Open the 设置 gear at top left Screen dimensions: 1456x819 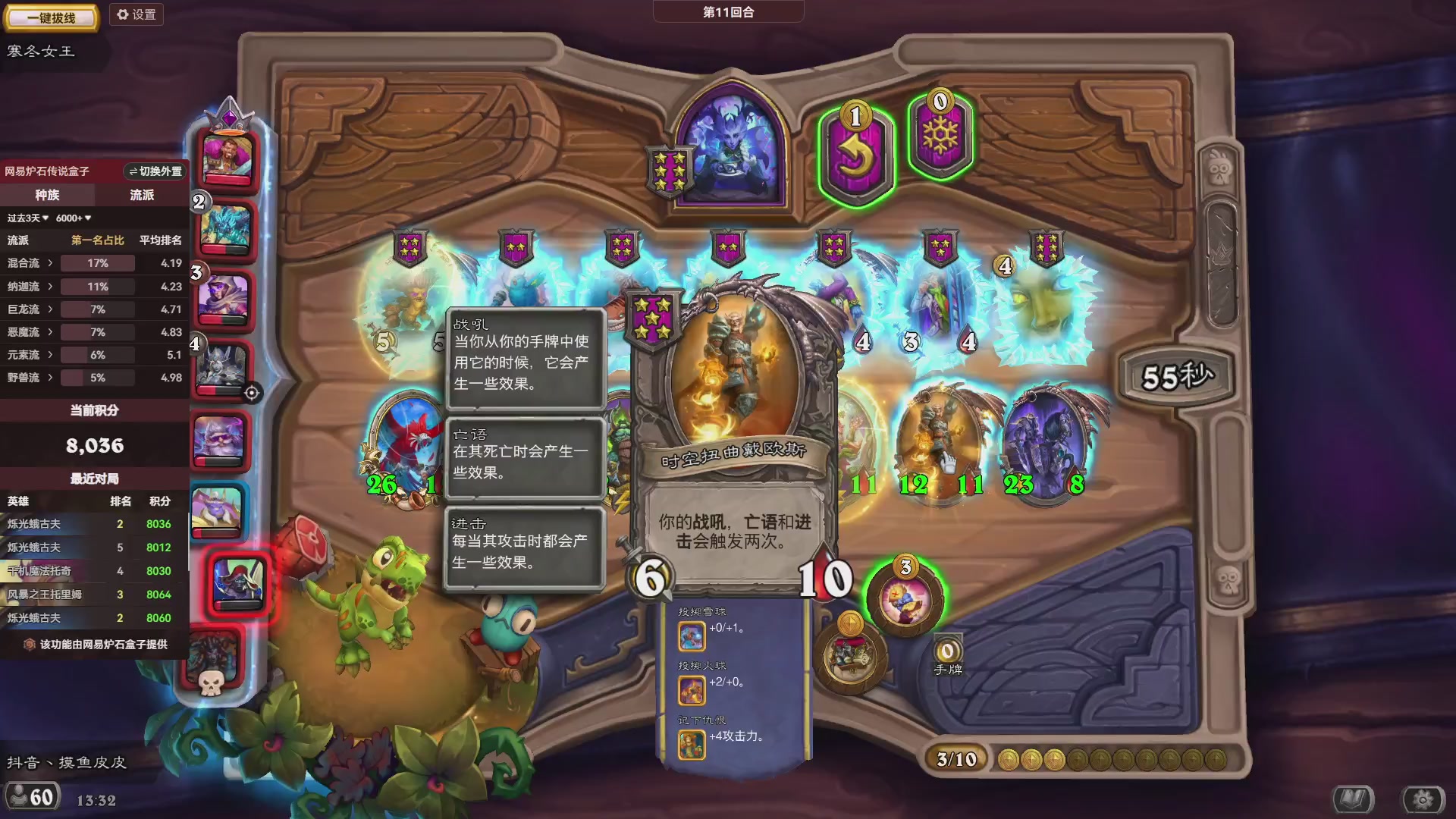coord(136,14)
